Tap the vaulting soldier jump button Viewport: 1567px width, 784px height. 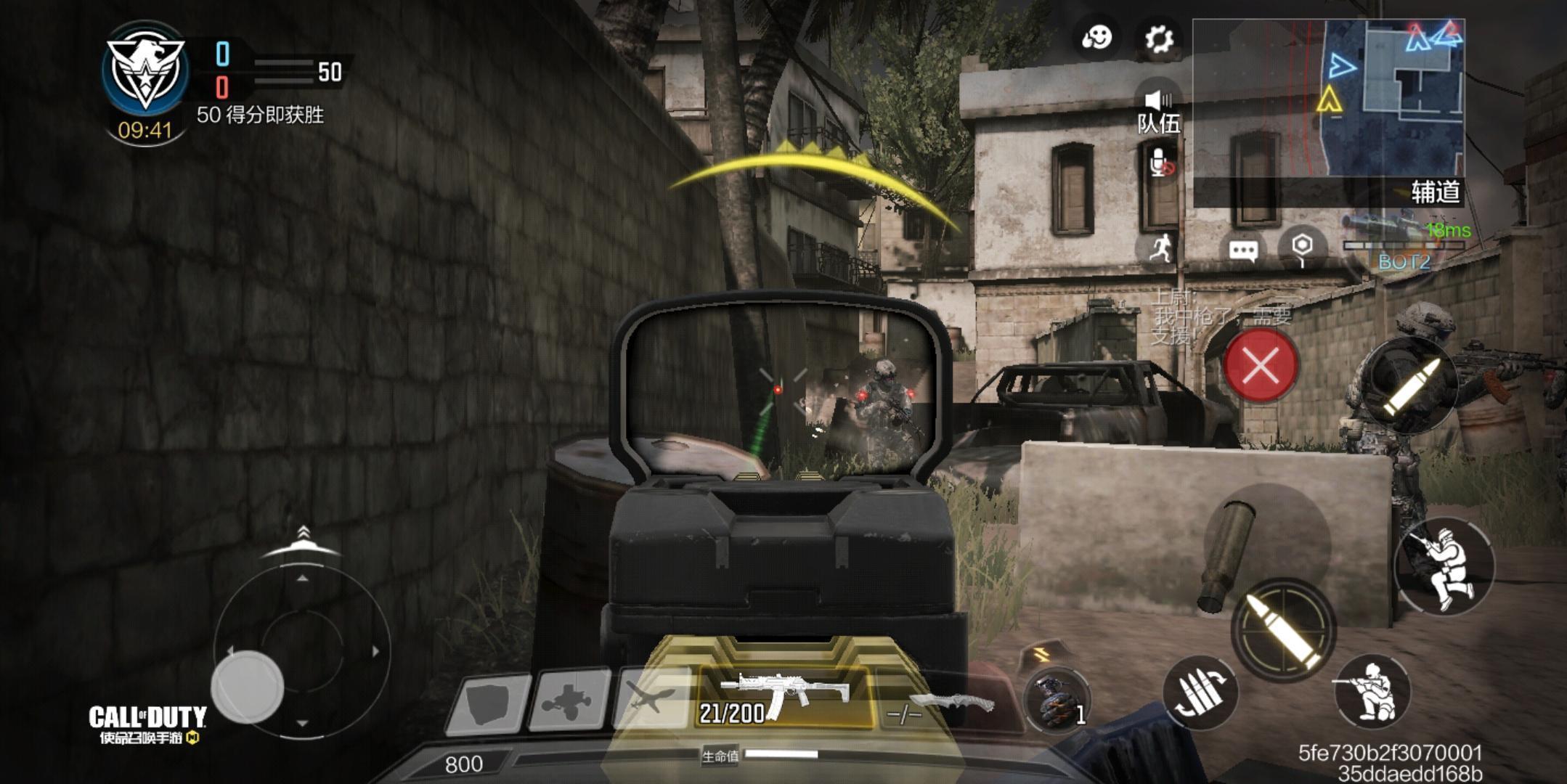pos(1444,565)
